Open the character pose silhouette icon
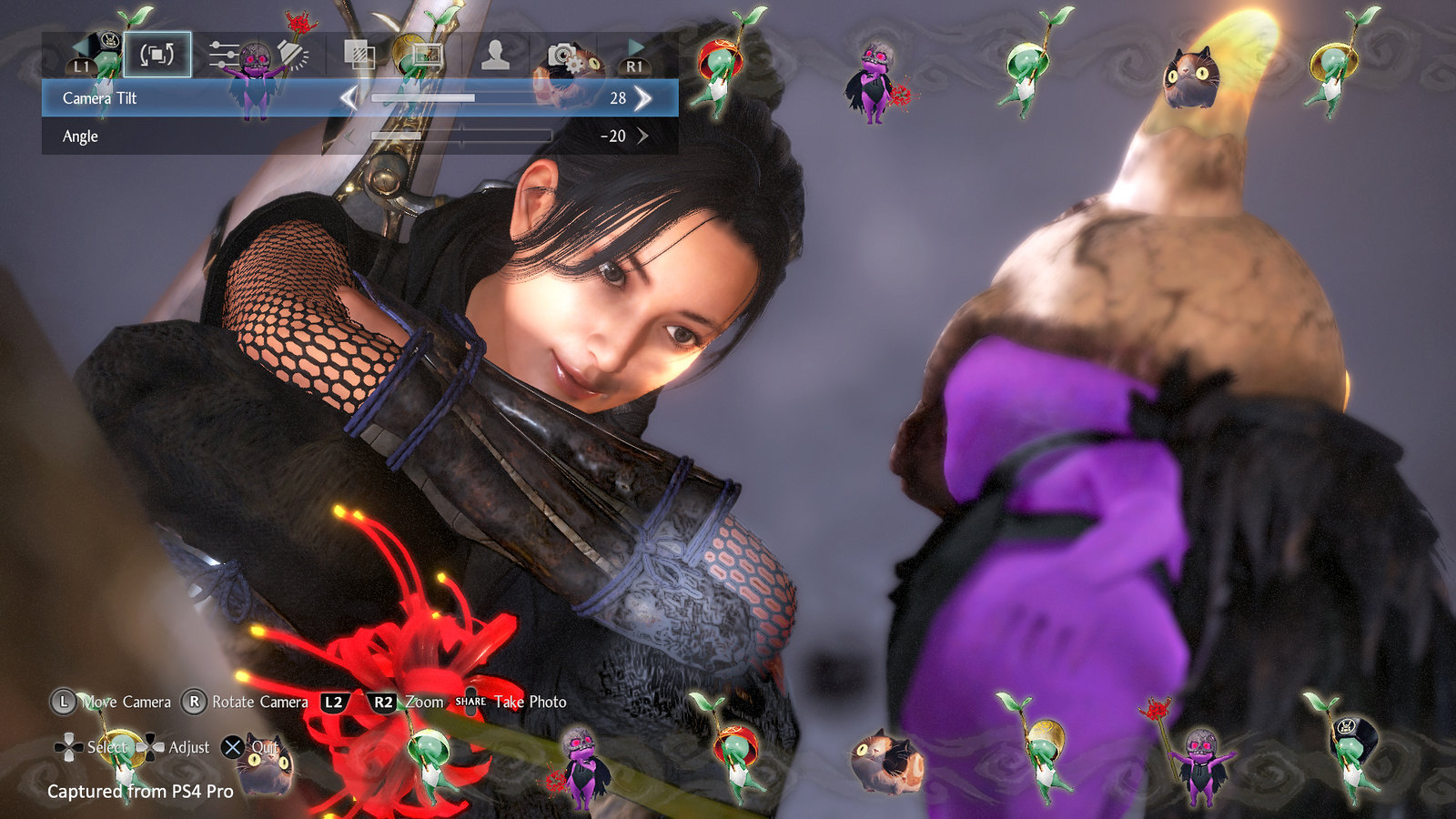Viewport: 1456px width, 819px height. pyautogui.click(x=496, y=55)
